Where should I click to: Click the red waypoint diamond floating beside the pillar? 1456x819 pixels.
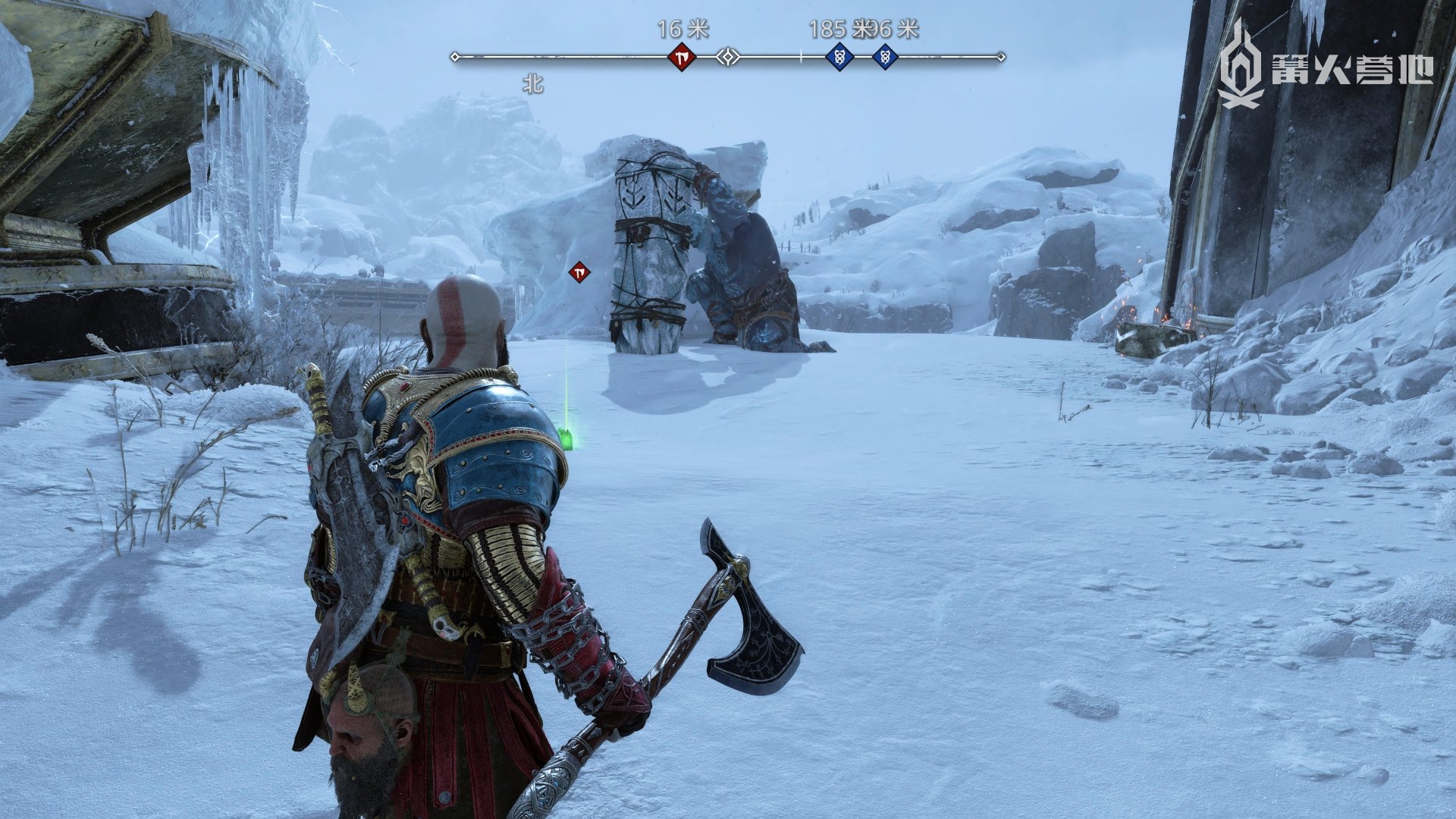579,271
